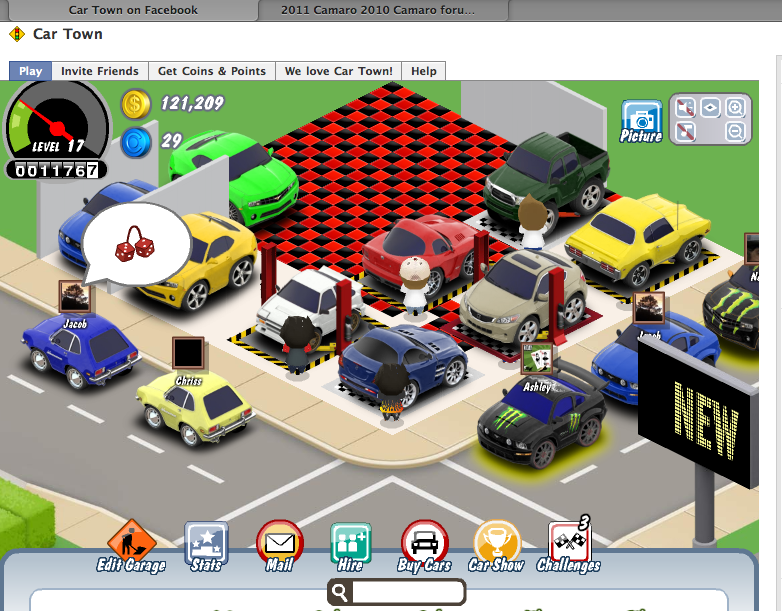
Task: Open the Help tab
Action: point(424,71)
